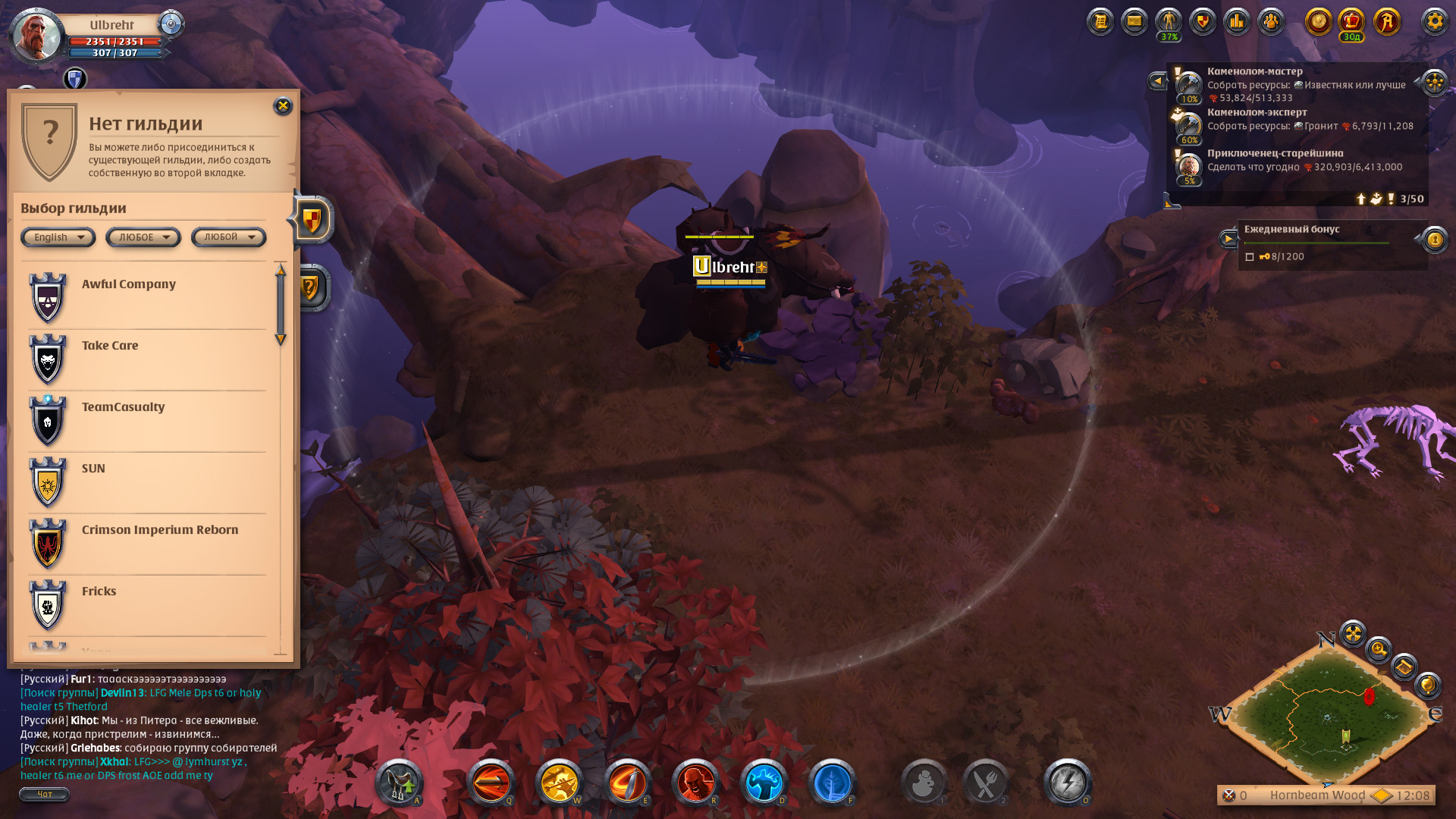Activate the Q arrow ability

pos(491,782)
